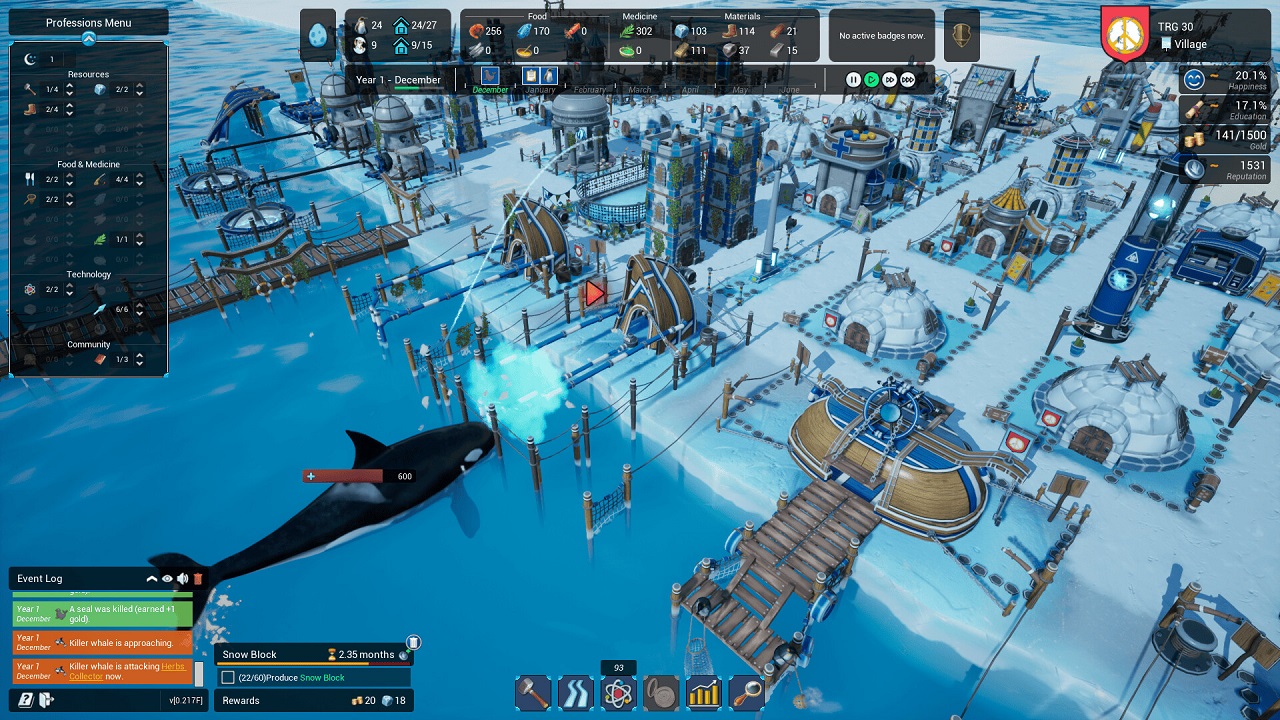This screenshot has height=720, width=1280.
Task: Click the egg icon near the resource bar
Action: point(318,34)
